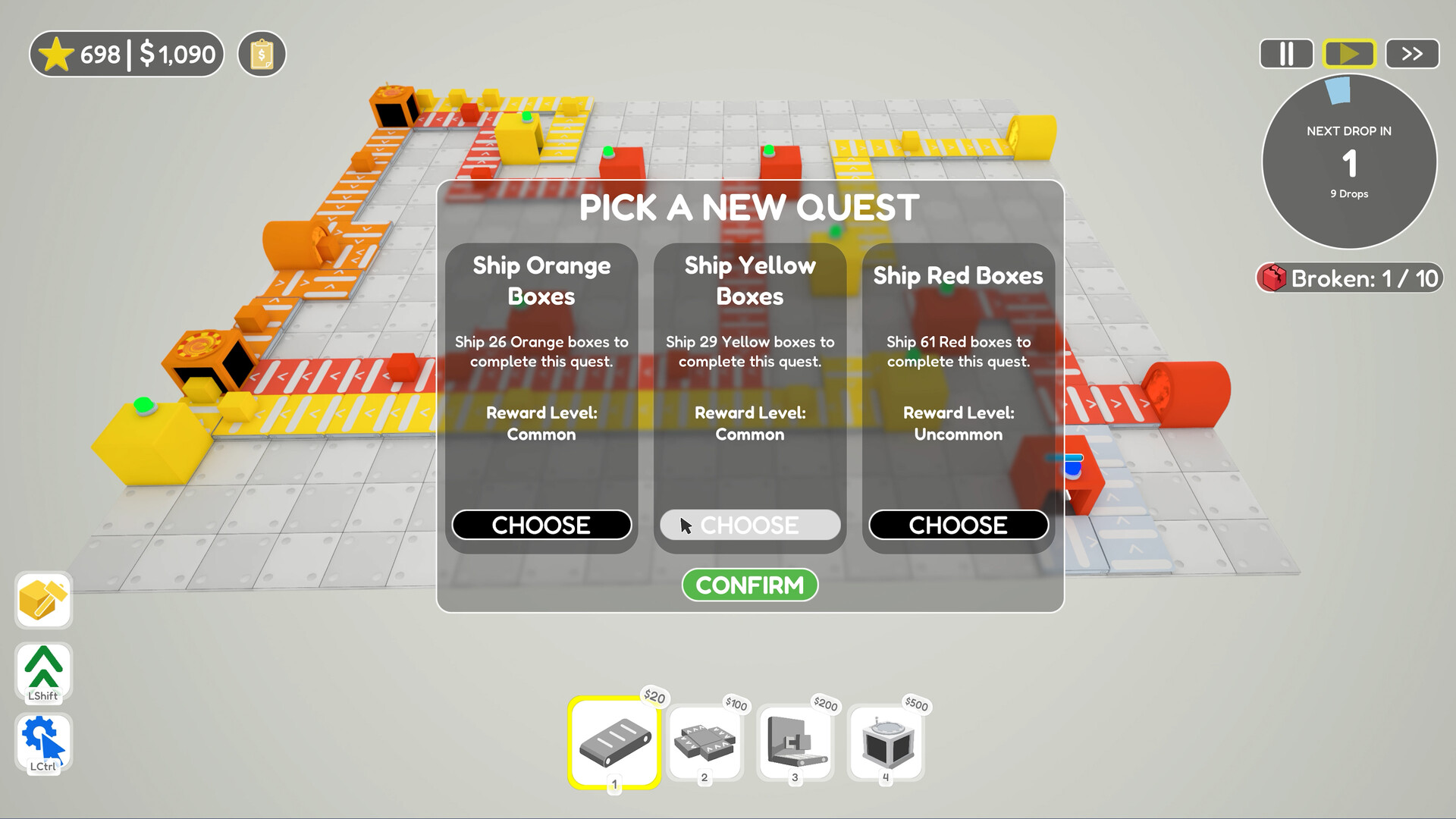Viewport: 1456px width, 819px height.
Task: Choose the Ship Orange Boxes quest
Action: click(541, 525)
